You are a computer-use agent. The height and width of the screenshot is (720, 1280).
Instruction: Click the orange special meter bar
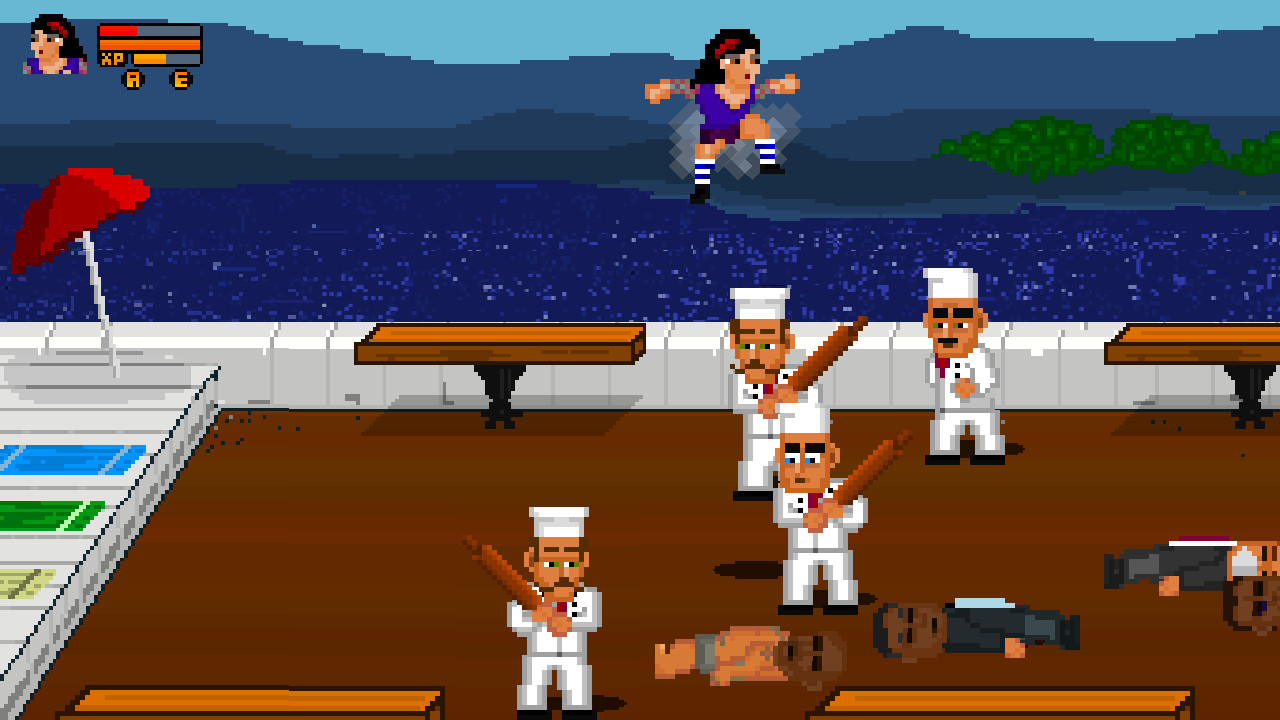pos(150,44)
